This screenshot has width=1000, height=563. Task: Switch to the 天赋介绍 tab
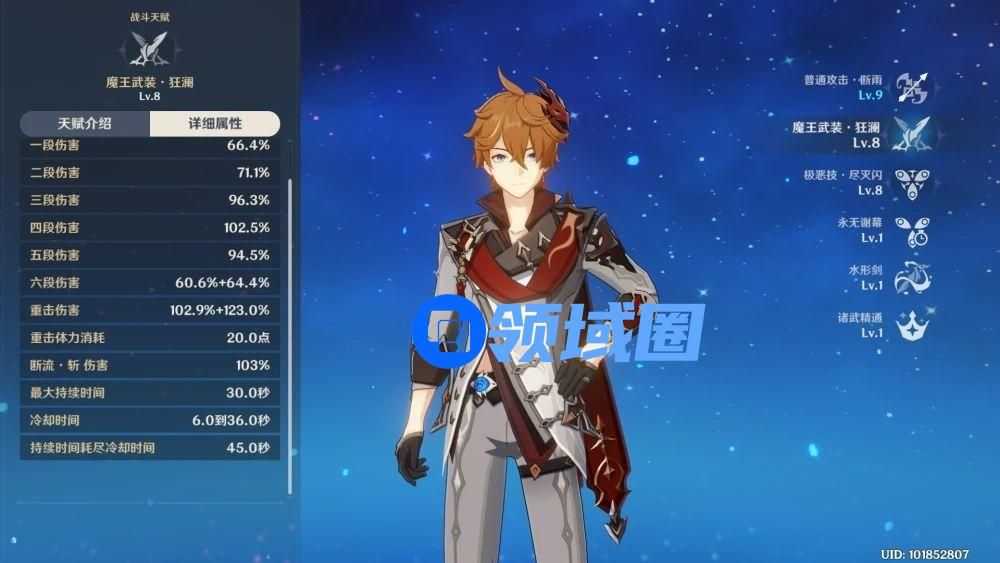point(84,124)
